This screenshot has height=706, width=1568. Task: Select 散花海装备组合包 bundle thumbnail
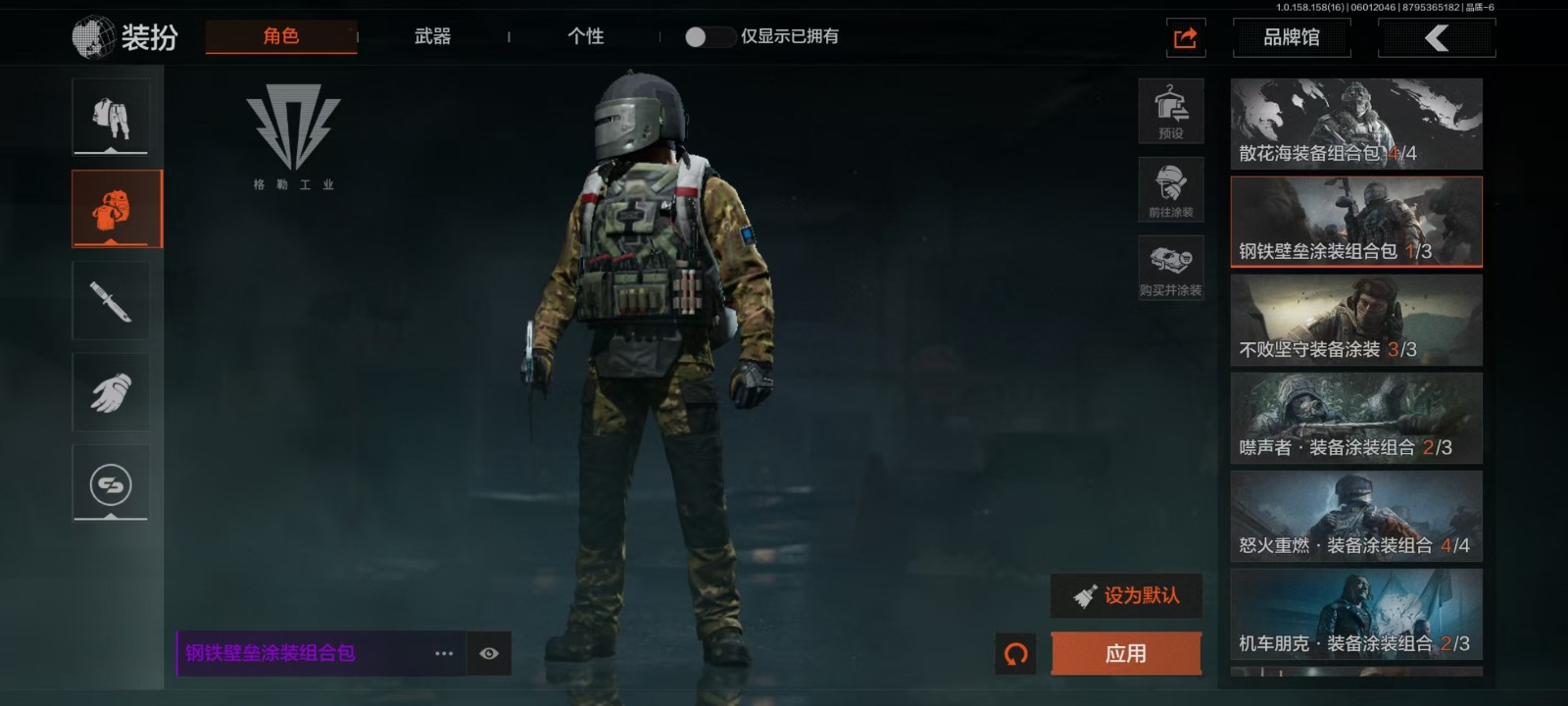coord(1356,124)
